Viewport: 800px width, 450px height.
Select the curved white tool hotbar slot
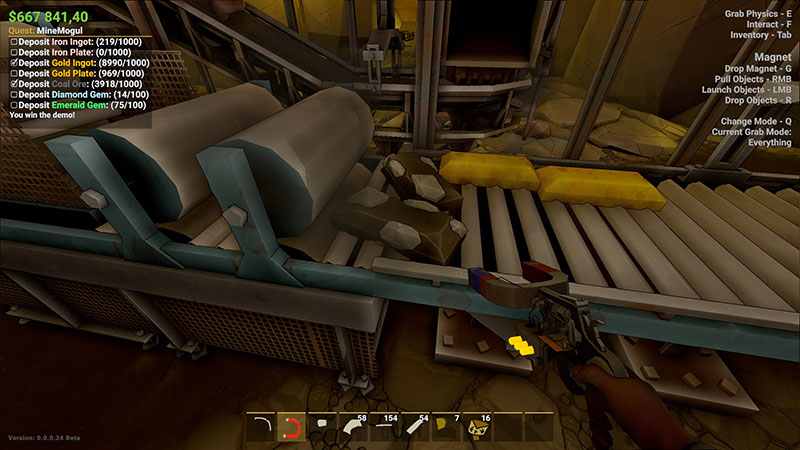[x=263, y=428]
